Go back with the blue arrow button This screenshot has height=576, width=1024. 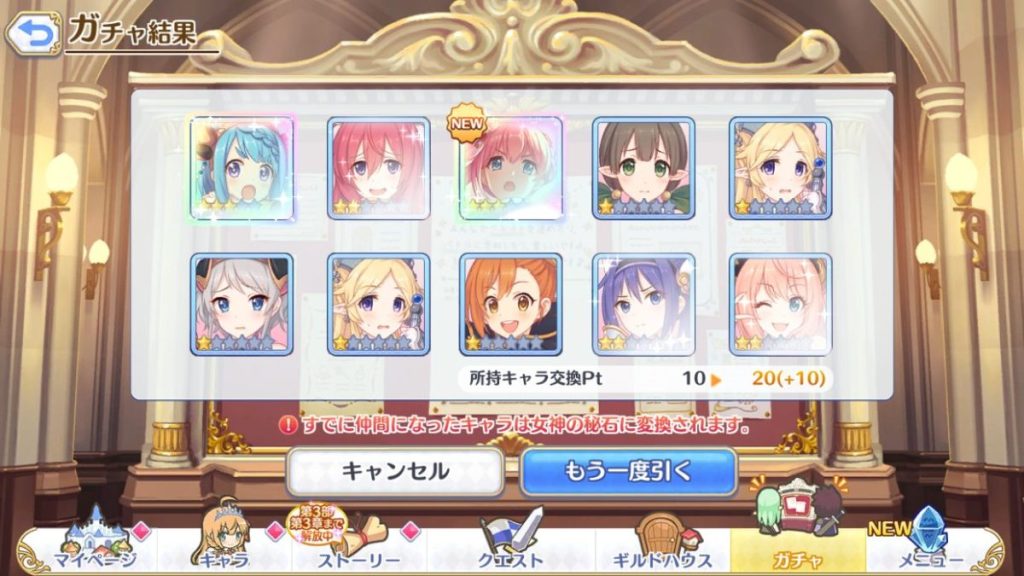32,34
